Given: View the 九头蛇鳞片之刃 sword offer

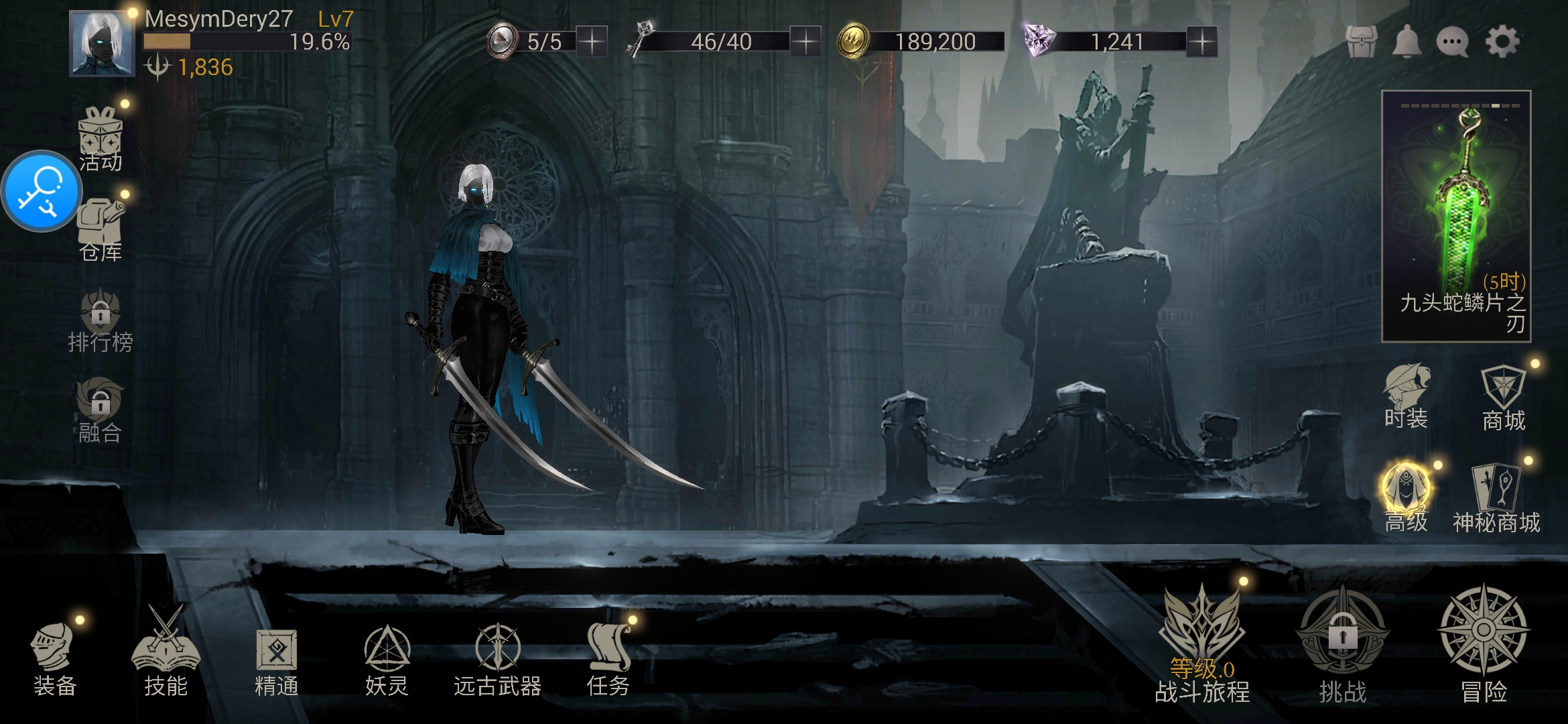Looking at the screenshot, I should tap(1456, 216).
